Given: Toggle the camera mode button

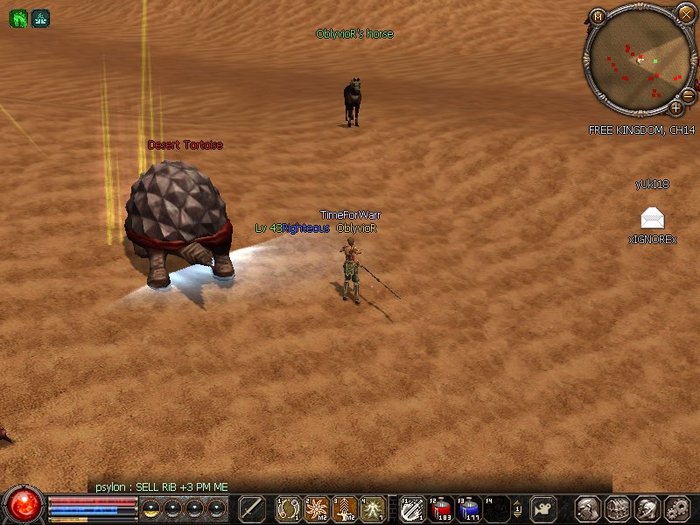Looking at the screenshot, I should coord(541,509).
